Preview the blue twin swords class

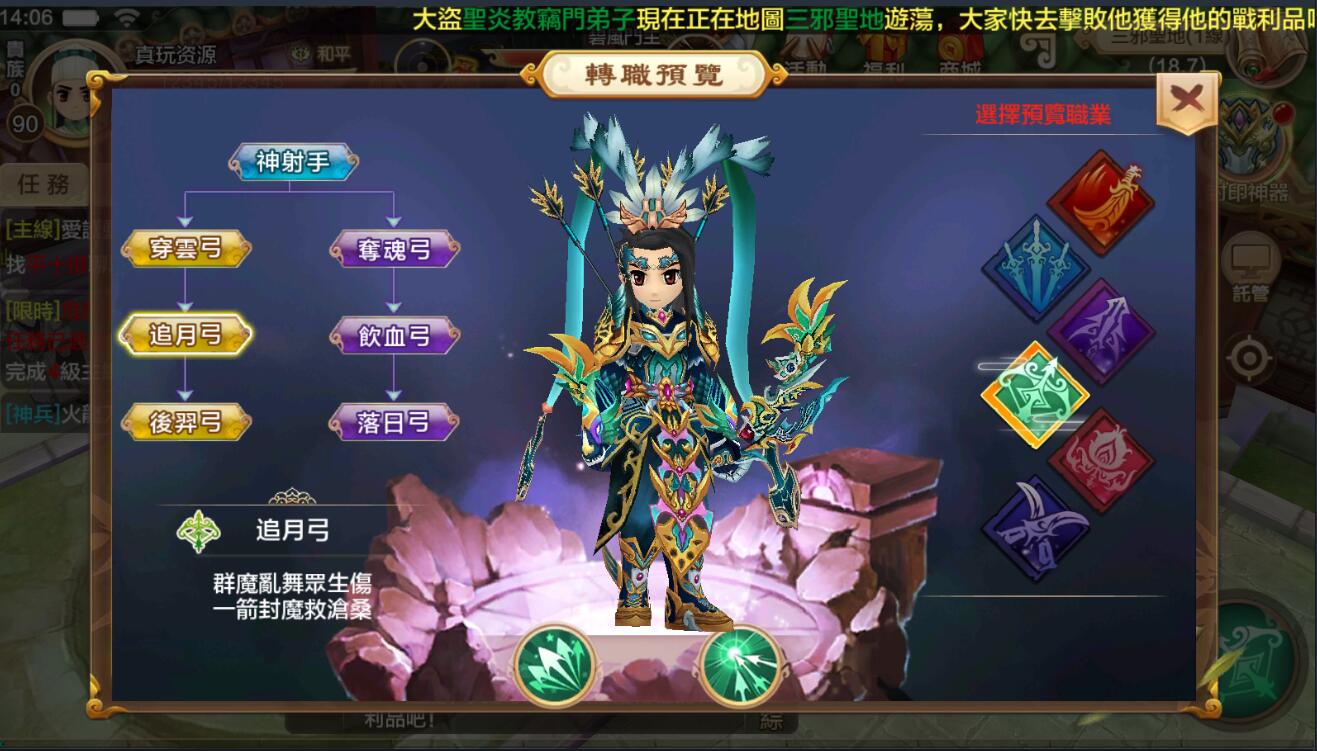1035,268
